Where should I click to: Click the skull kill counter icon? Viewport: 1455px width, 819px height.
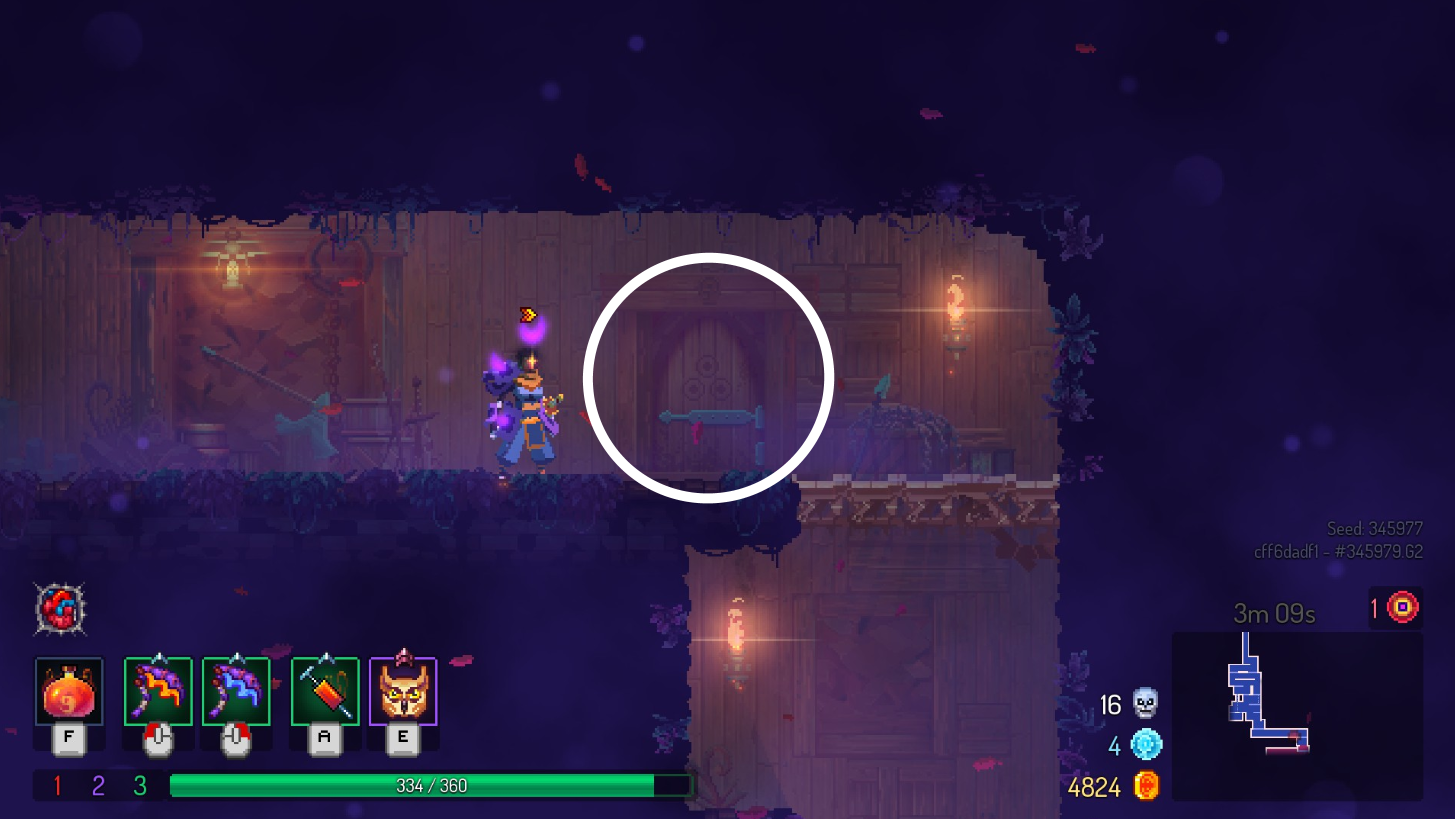pyautogui.click(x=1143, y=704)
